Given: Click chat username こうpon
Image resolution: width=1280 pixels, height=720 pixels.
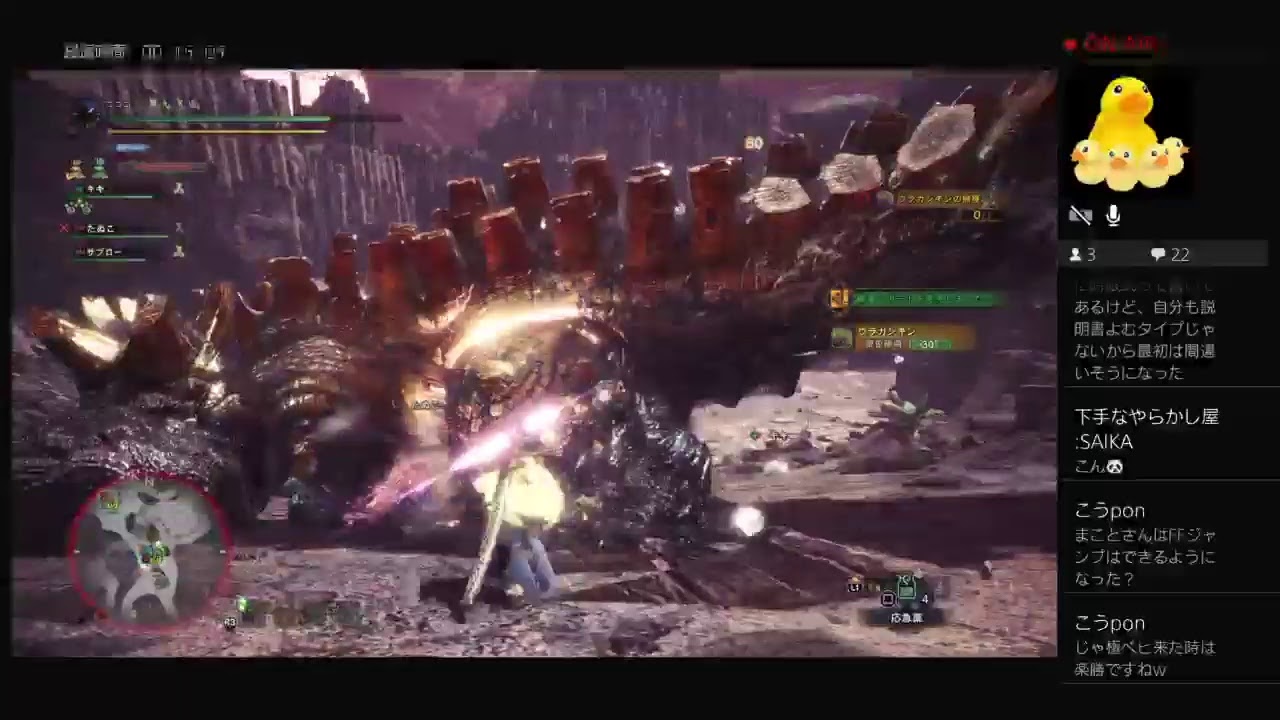Looking at the screenshot, I should 1109,510.
